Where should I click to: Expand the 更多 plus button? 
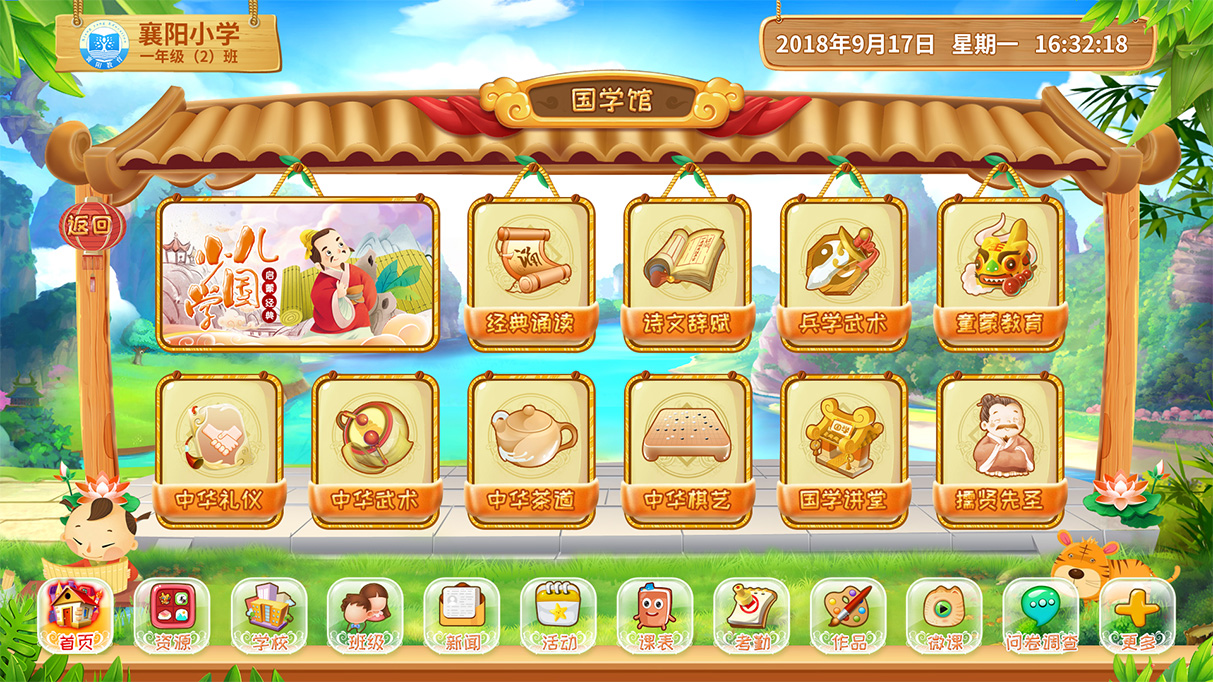(1137, 615)
